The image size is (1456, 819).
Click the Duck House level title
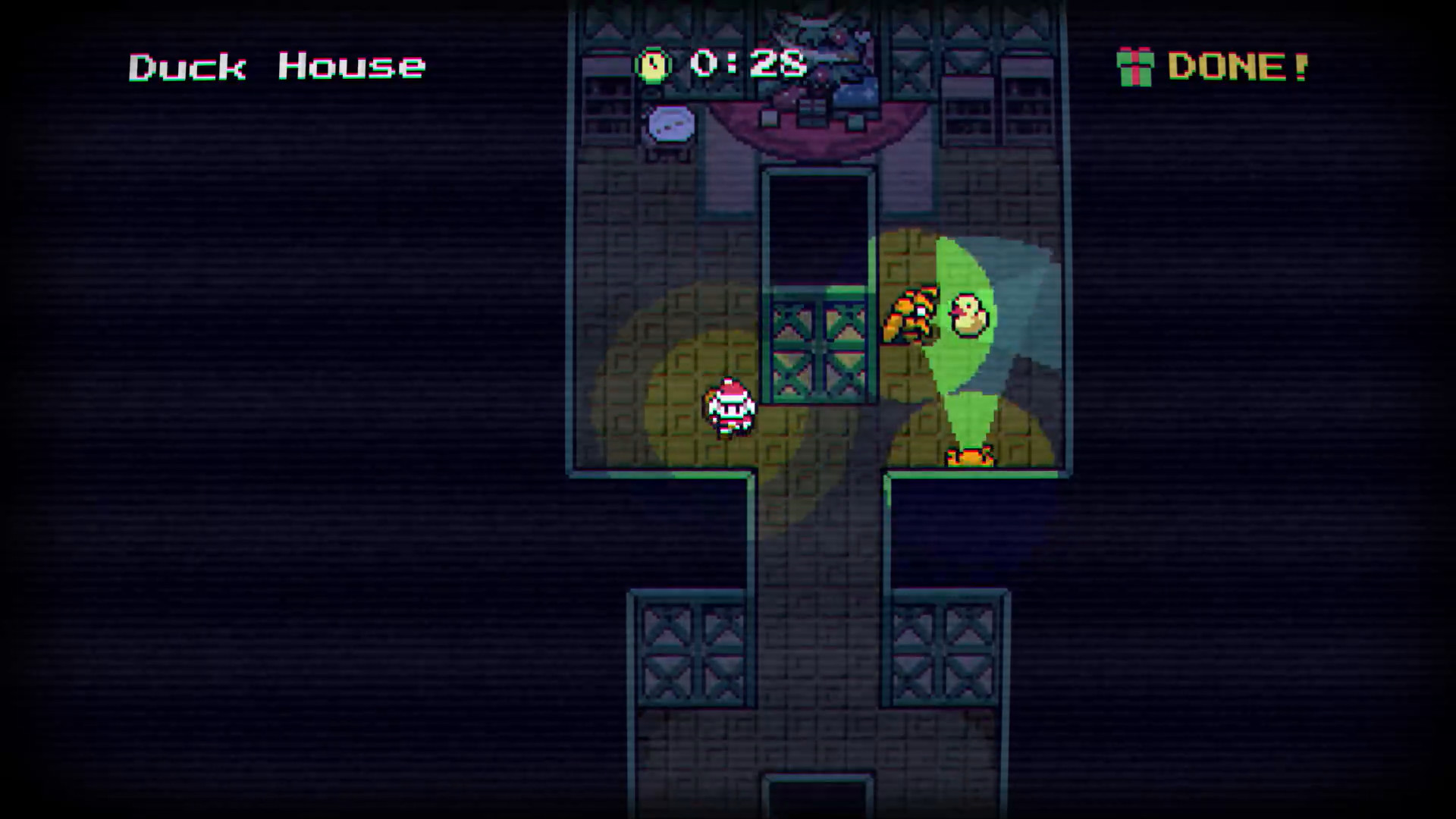pos(277,67)
